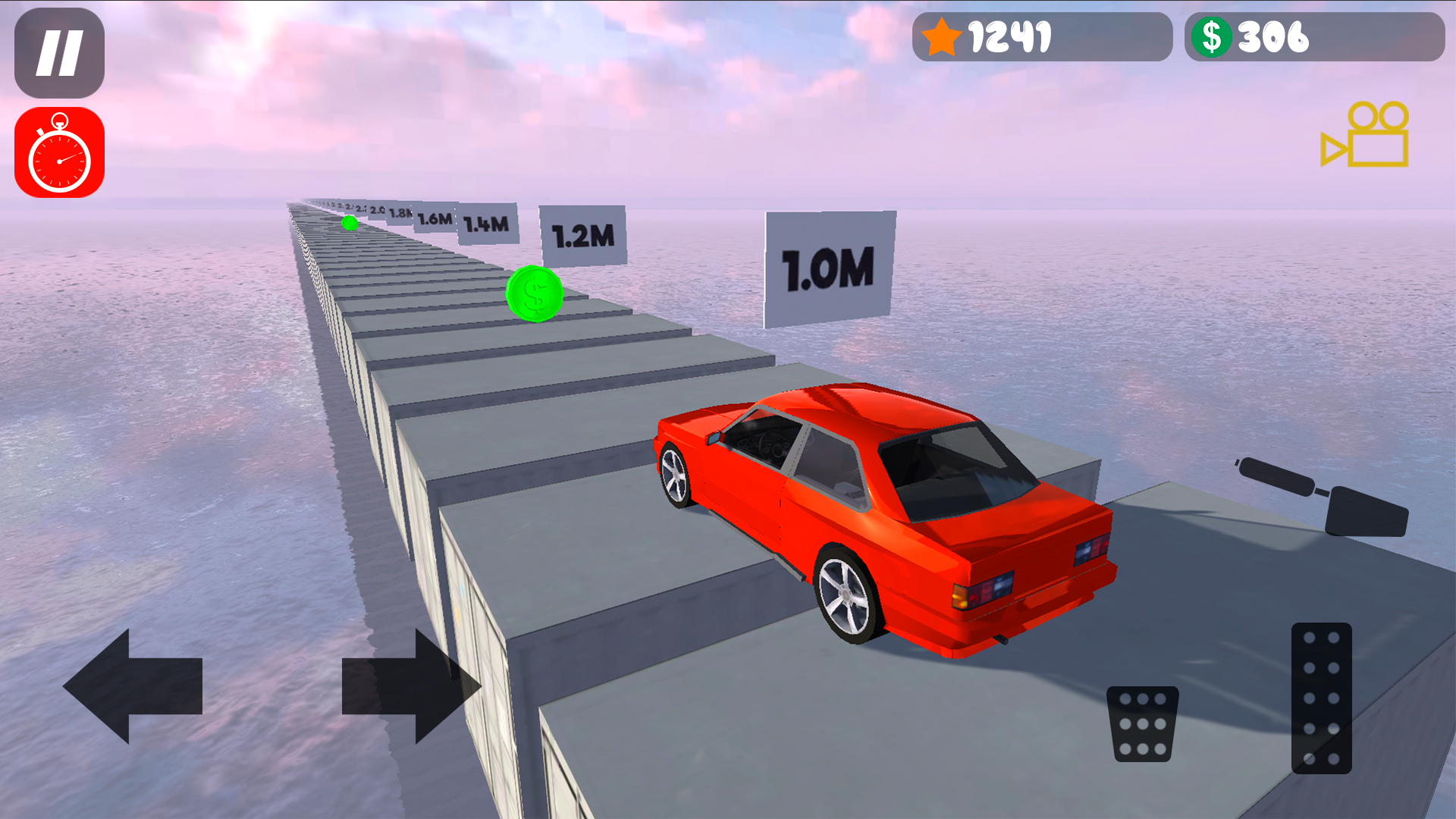Open the pause menu
1456x819 pixels.
coord(59,51)
